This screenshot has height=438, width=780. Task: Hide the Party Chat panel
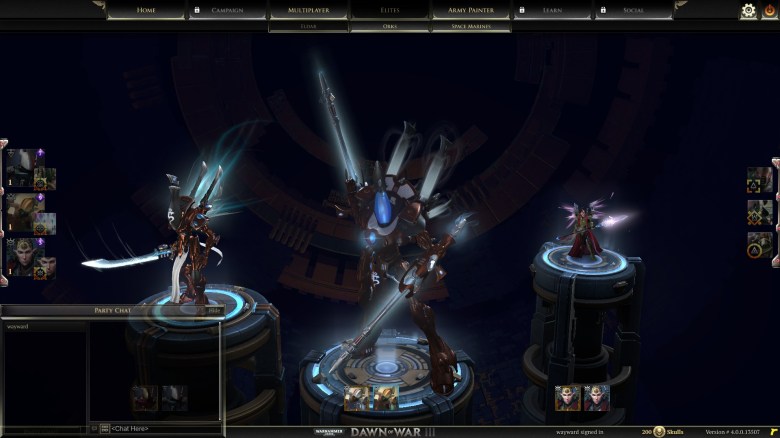pos(213,311)
